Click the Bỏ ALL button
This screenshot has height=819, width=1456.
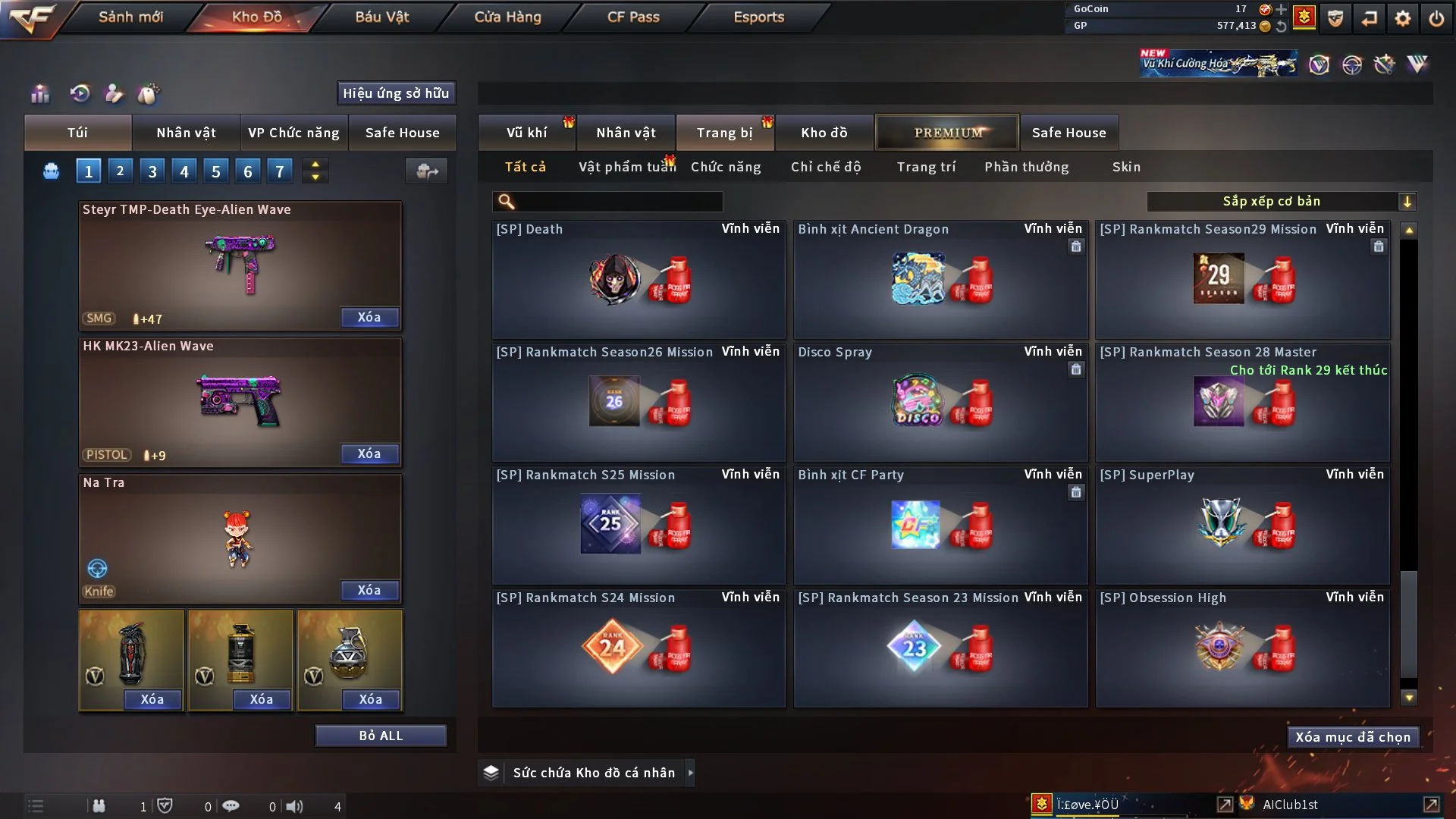(381, 736)
